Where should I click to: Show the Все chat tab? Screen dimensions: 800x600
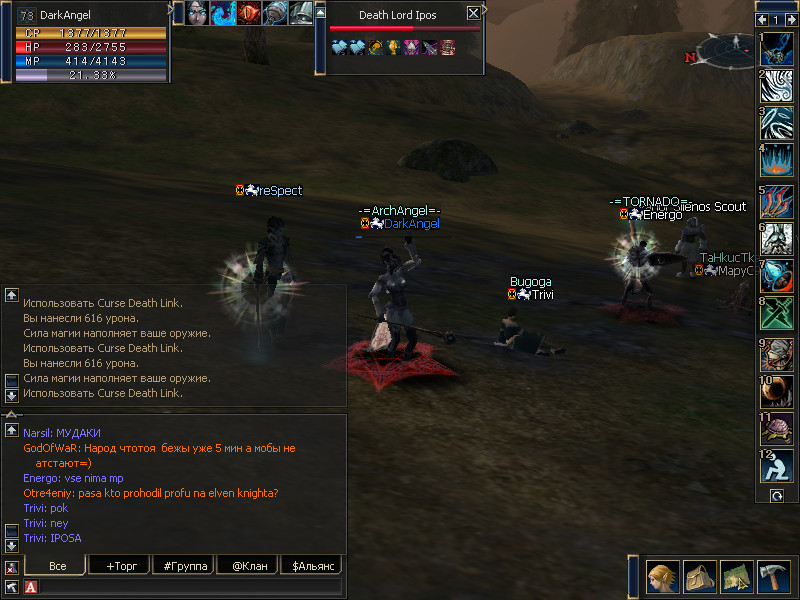(x=57, y=566)
